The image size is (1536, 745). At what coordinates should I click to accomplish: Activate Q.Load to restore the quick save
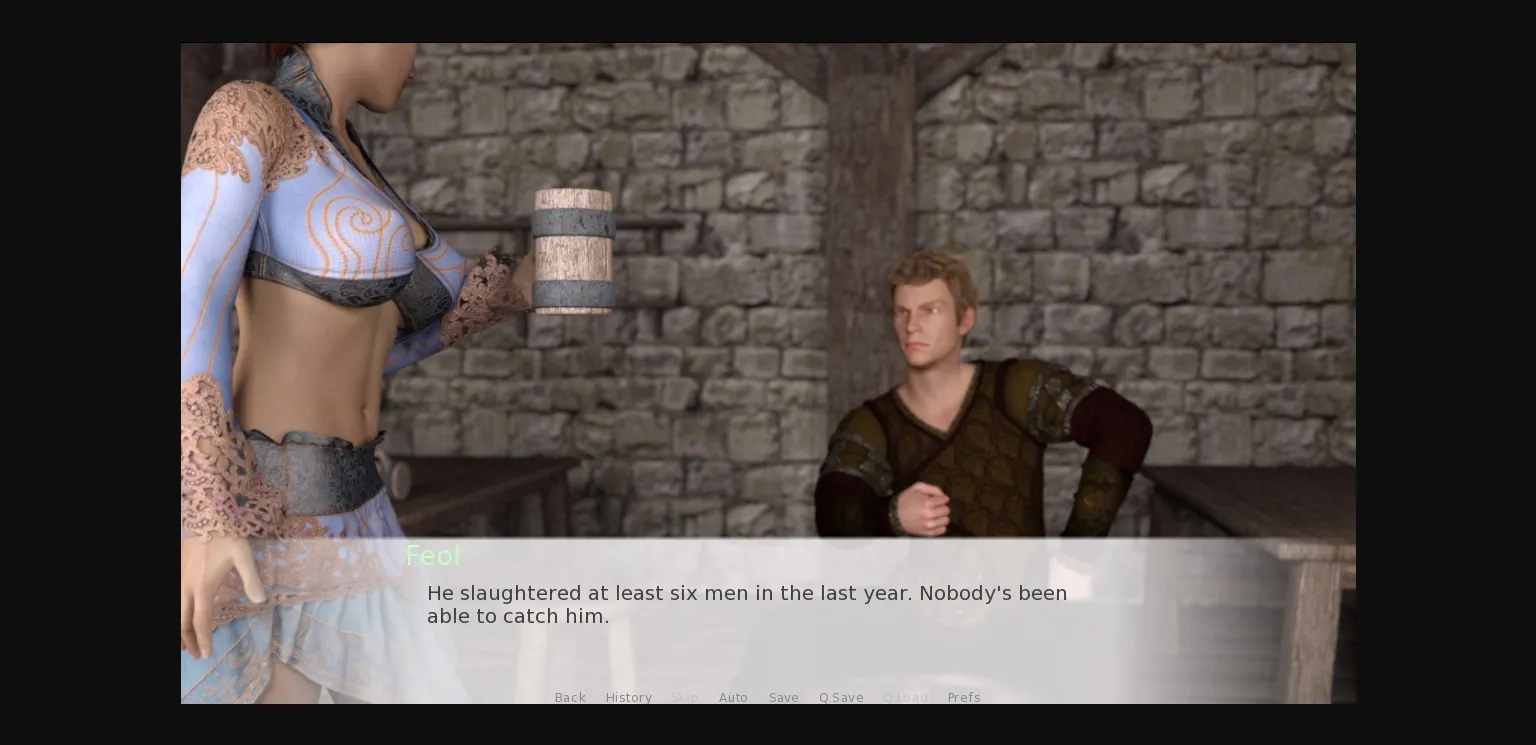click(906, 697)
